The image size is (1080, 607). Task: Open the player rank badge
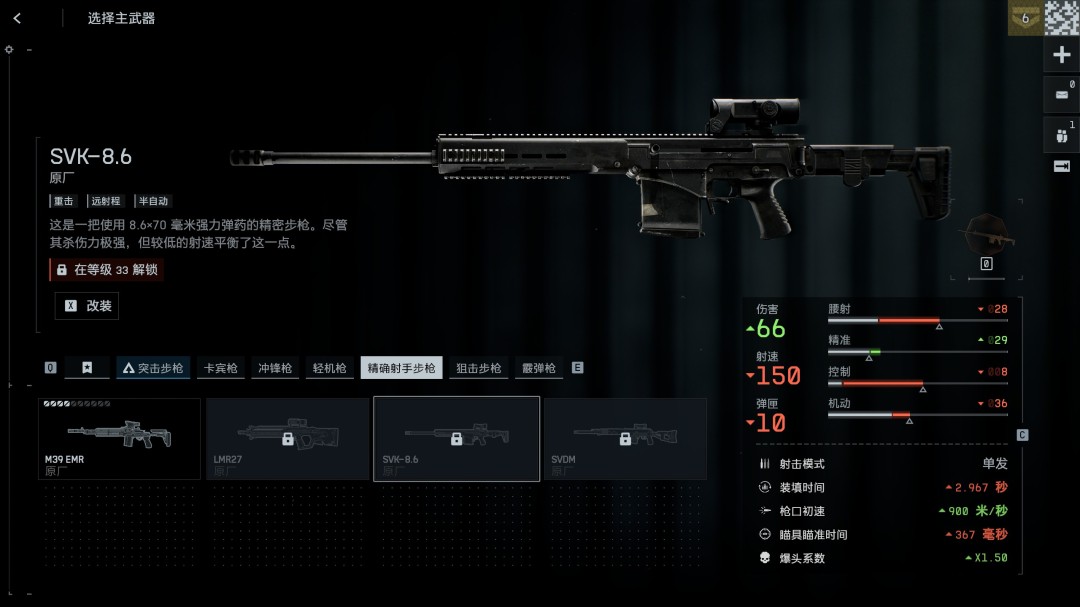(1024, 18)
